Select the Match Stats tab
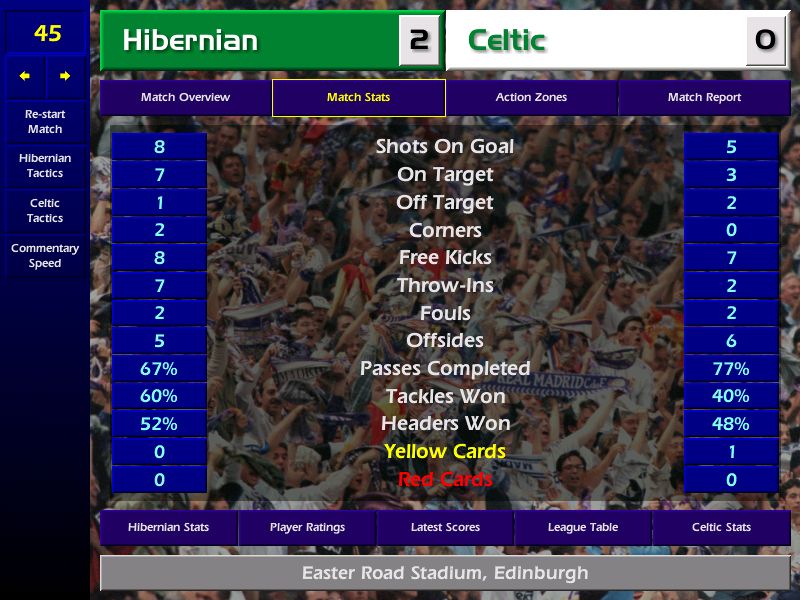800x600 pixels. (358, 98)
